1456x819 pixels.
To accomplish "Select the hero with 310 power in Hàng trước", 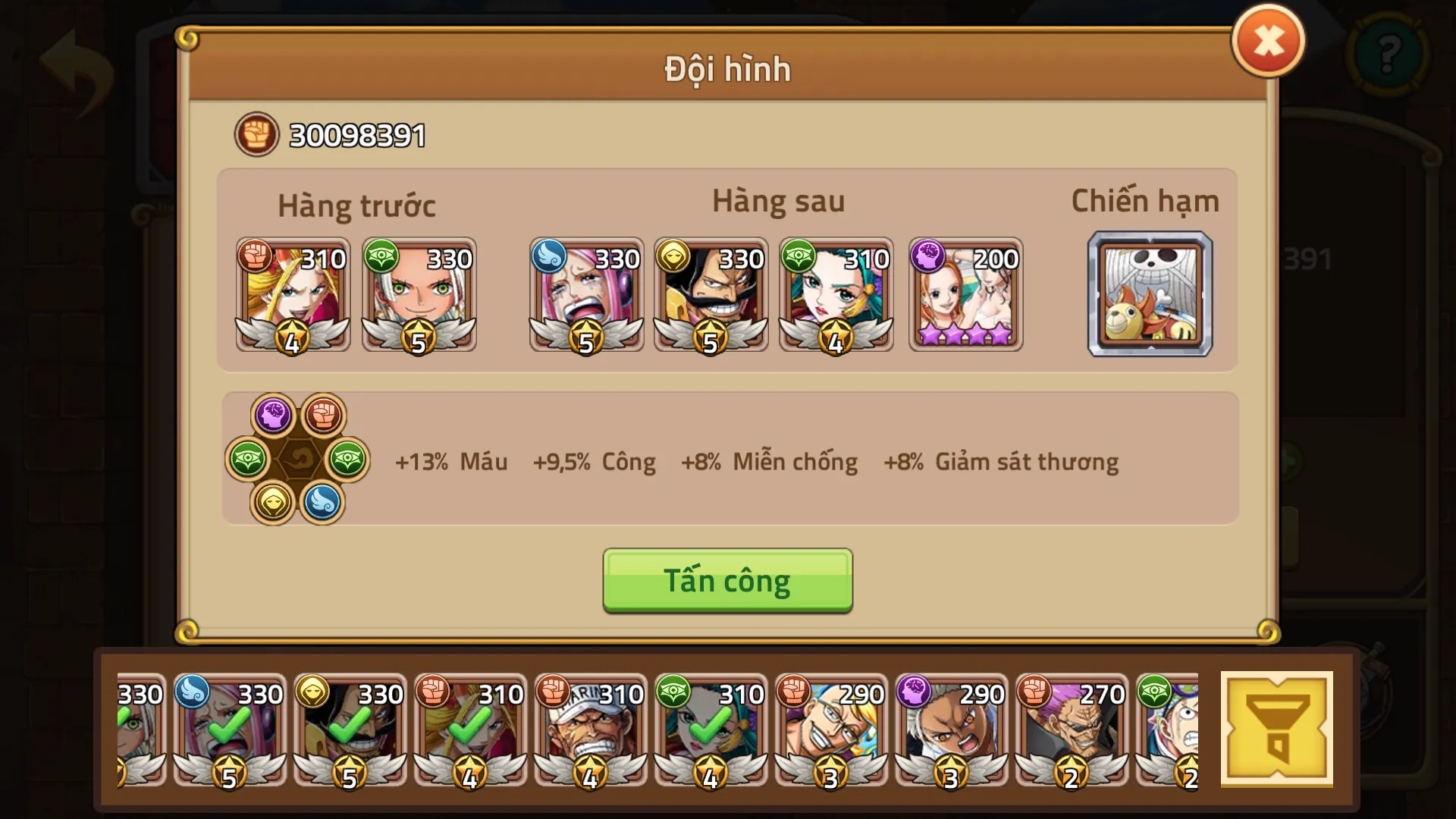I will tap(292, 296).
